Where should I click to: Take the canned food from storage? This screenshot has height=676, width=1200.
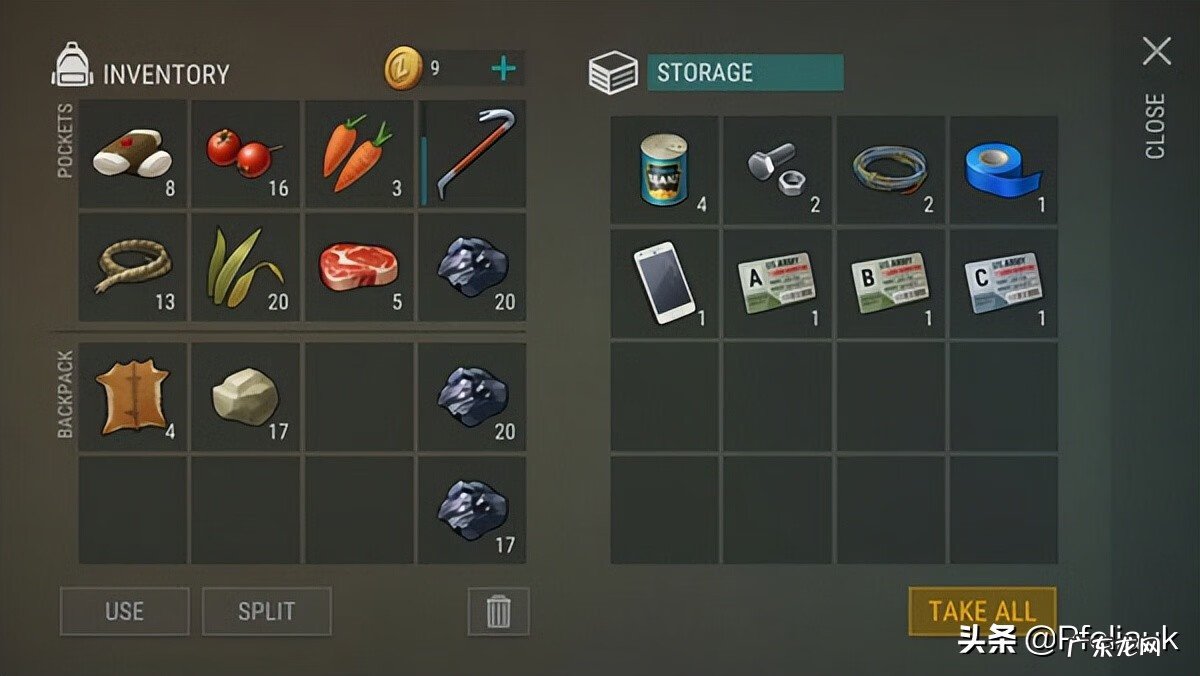tap(665, 170)
